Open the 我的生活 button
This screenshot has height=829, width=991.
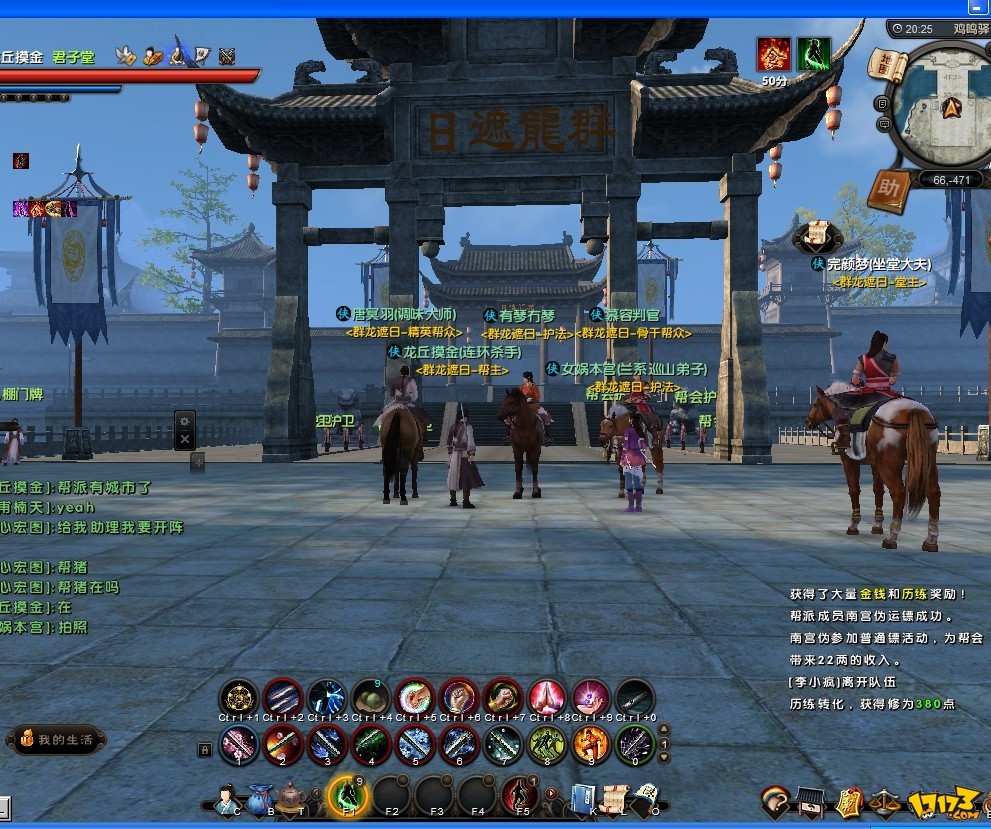56,740
